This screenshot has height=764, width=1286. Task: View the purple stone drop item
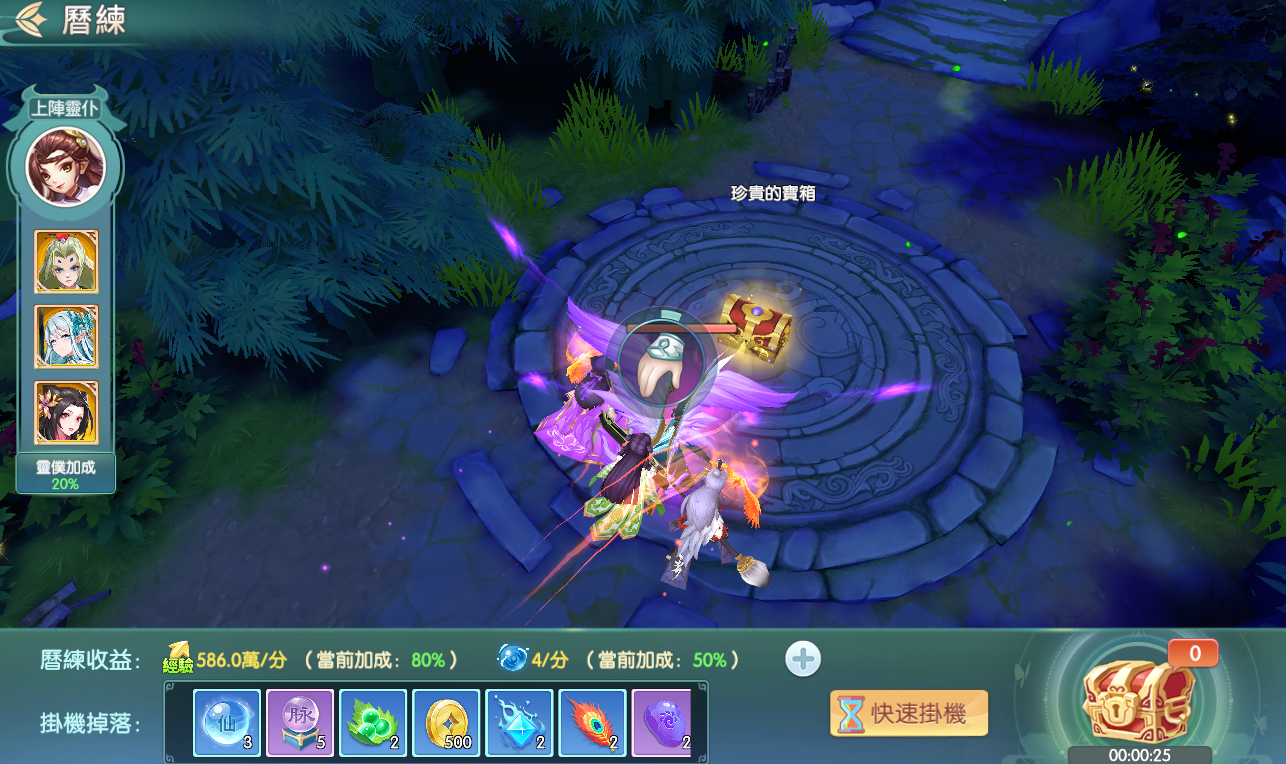(x=662, y=722)
